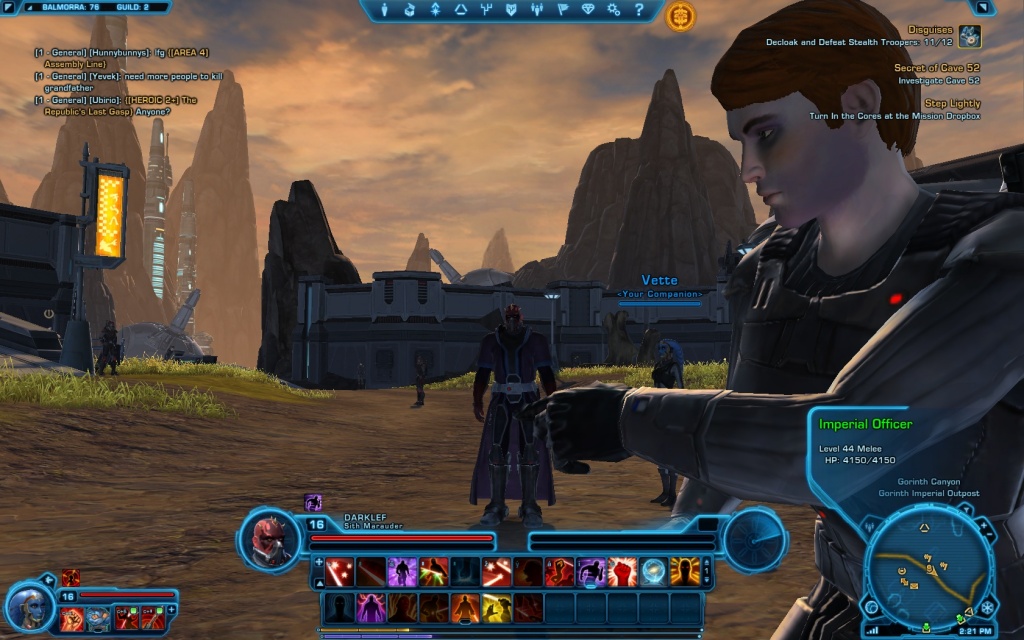Open the help question mark menu
Image resolution: width=1024 pixels, height=640 pixels.
640,10
